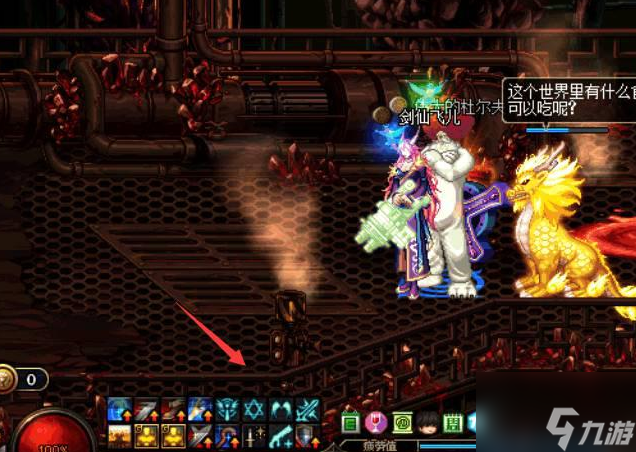Screen dimensions: 636x452
Task: Select the cyan winged-emblem buff skill
Action: click(228, 409)
